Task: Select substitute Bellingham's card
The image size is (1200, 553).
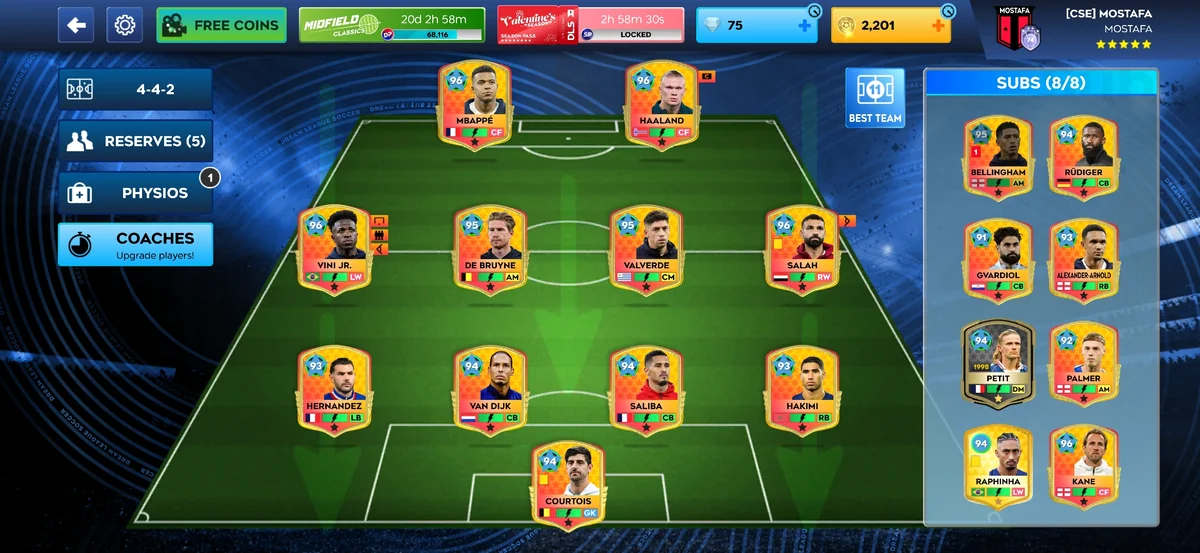Action: (x=998, y=157)
